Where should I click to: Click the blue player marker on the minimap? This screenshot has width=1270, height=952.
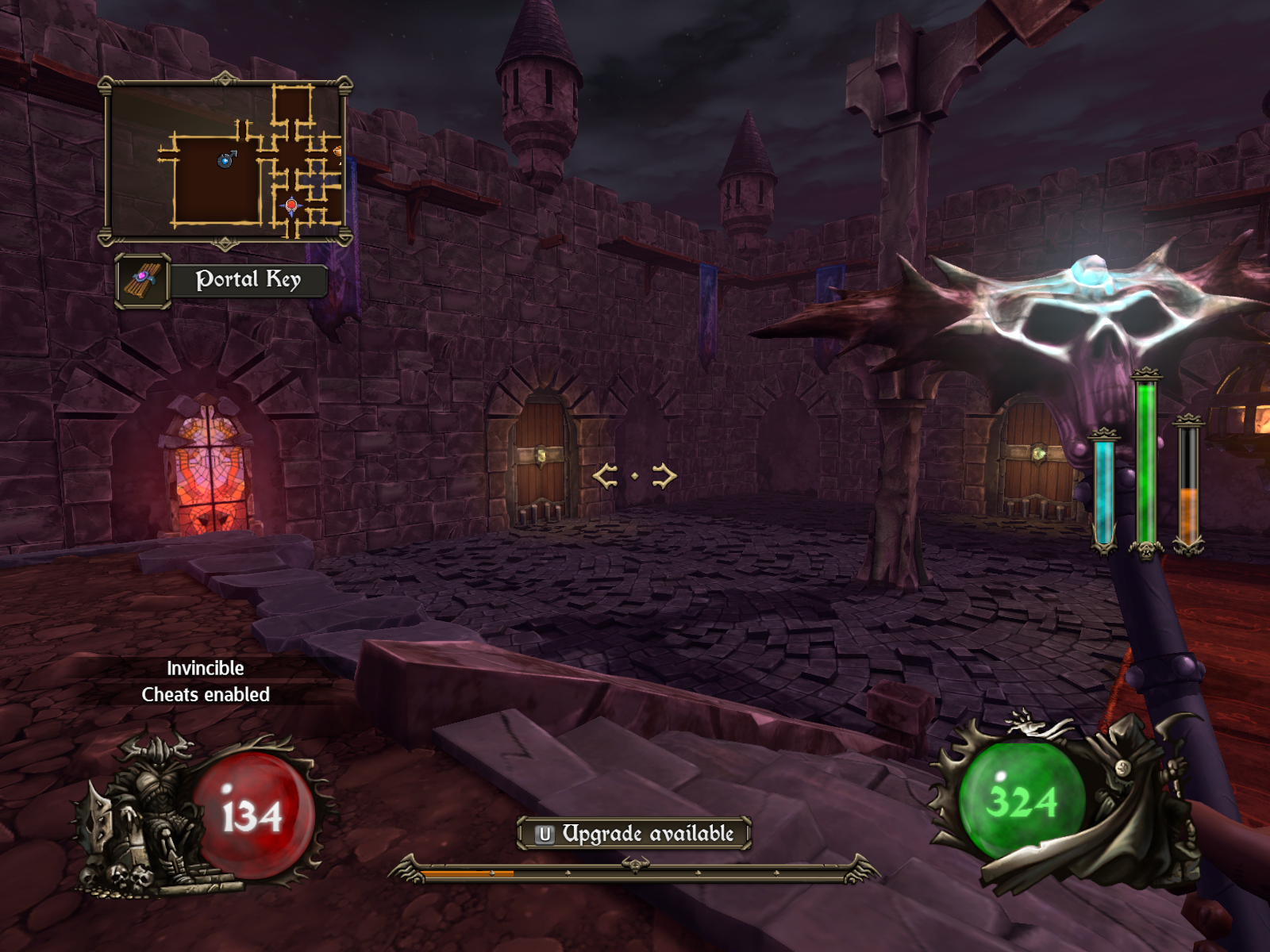pos(225,161)
